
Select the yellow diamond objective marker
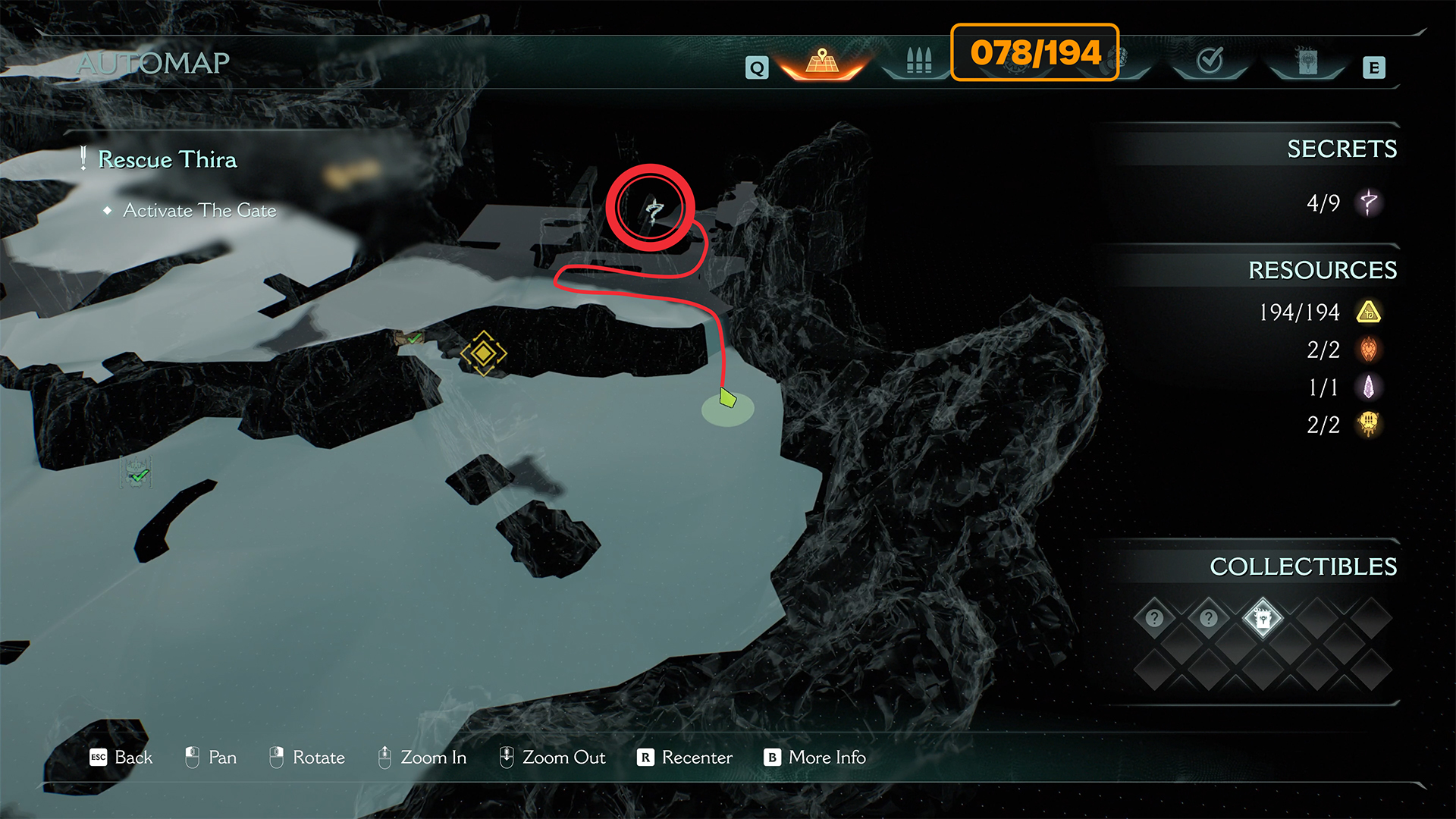pyautogui.click(x=483, y=353)
